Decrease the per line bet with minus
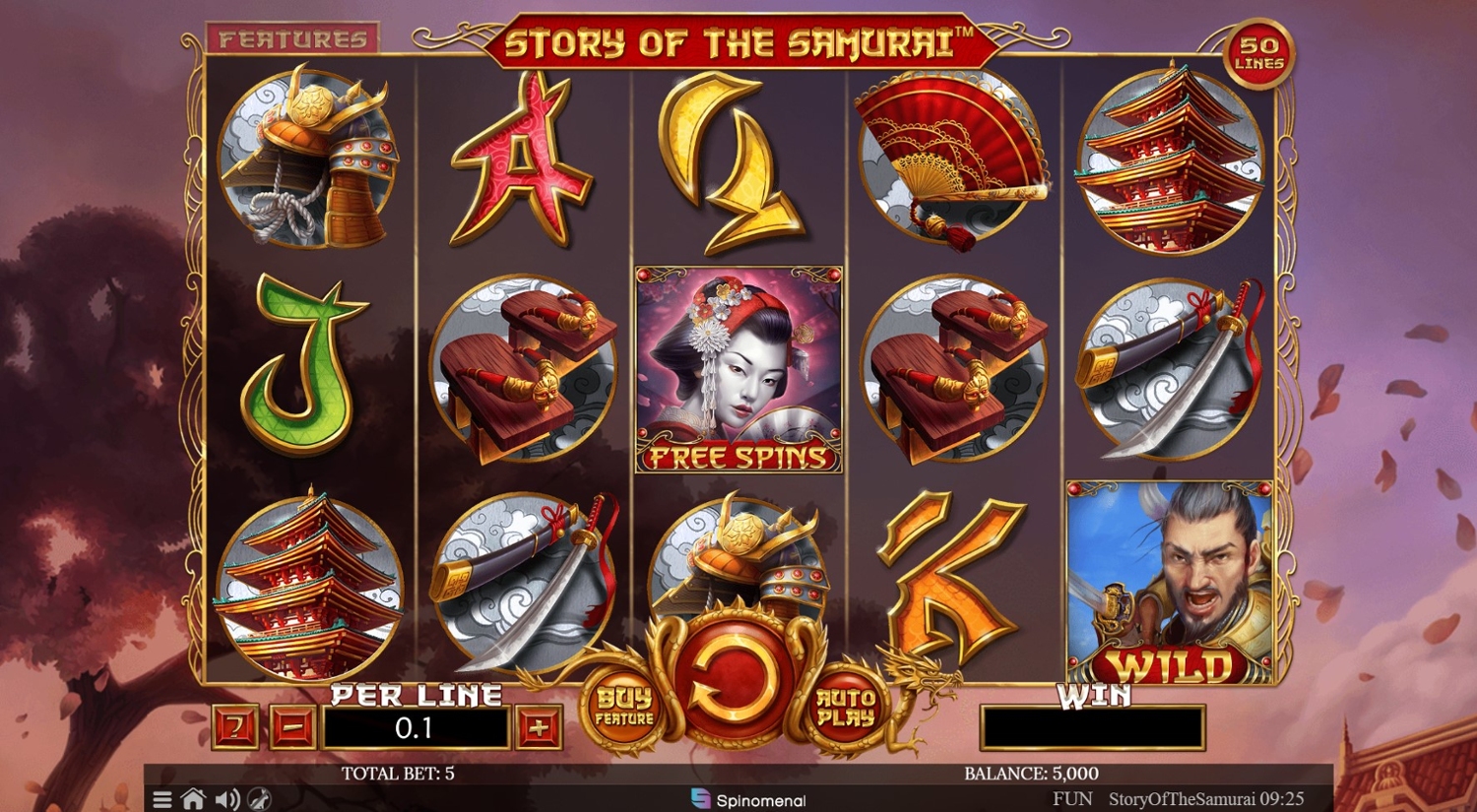 click(x=292, y=728)
